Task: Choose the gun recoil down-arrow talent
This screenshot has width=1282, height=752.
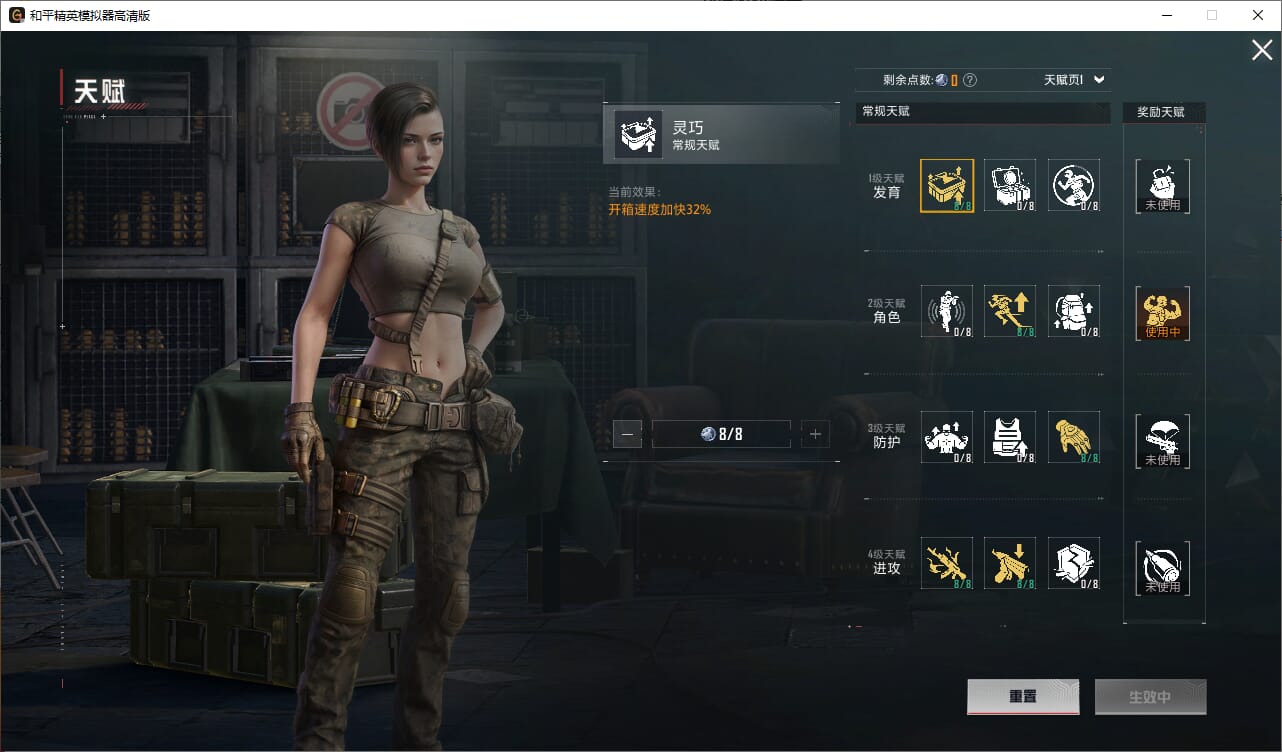Action: (1010, 563)
